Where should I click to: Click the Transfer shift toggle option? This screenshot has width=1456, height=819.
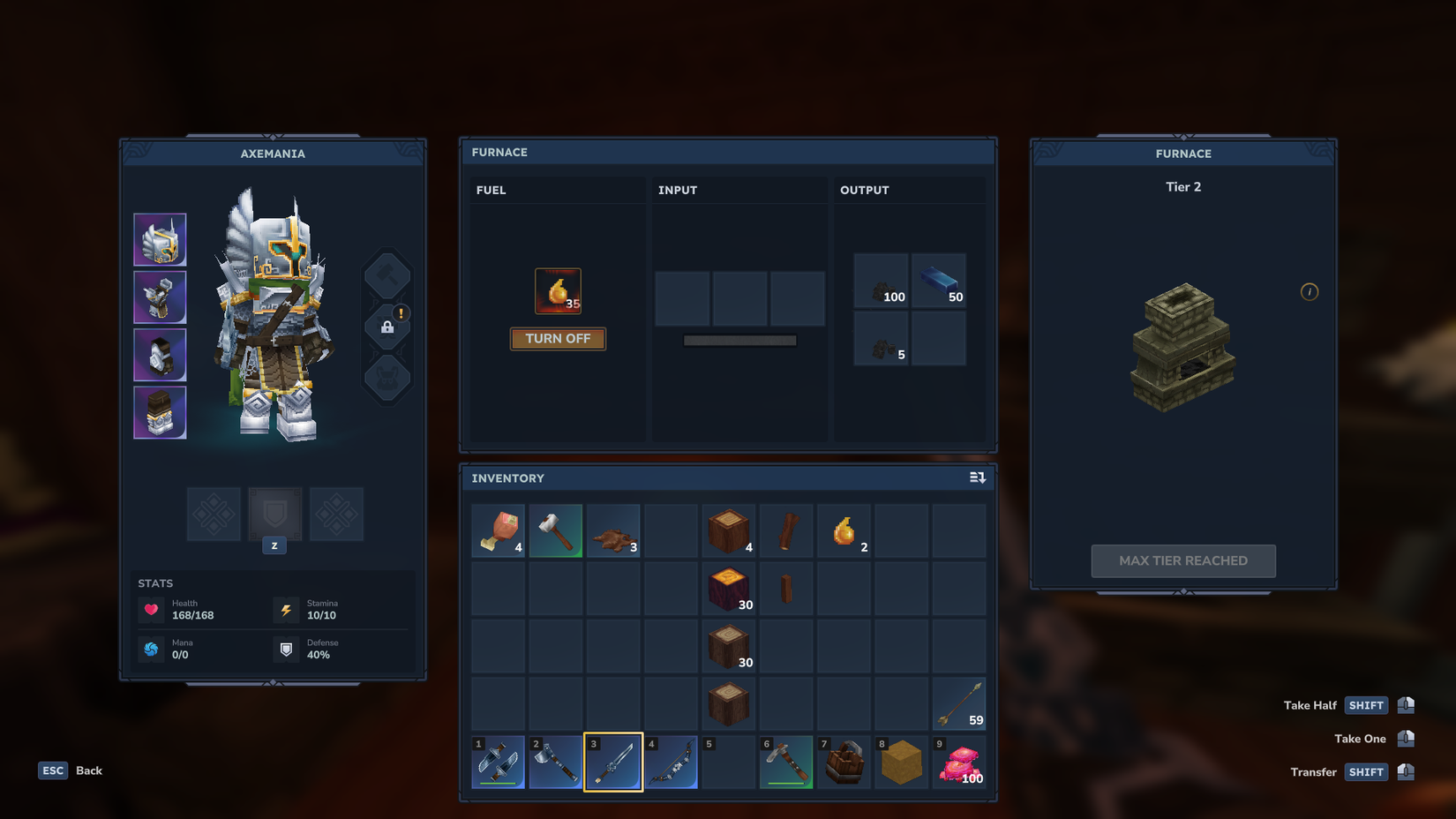(x=1366, y=771)
